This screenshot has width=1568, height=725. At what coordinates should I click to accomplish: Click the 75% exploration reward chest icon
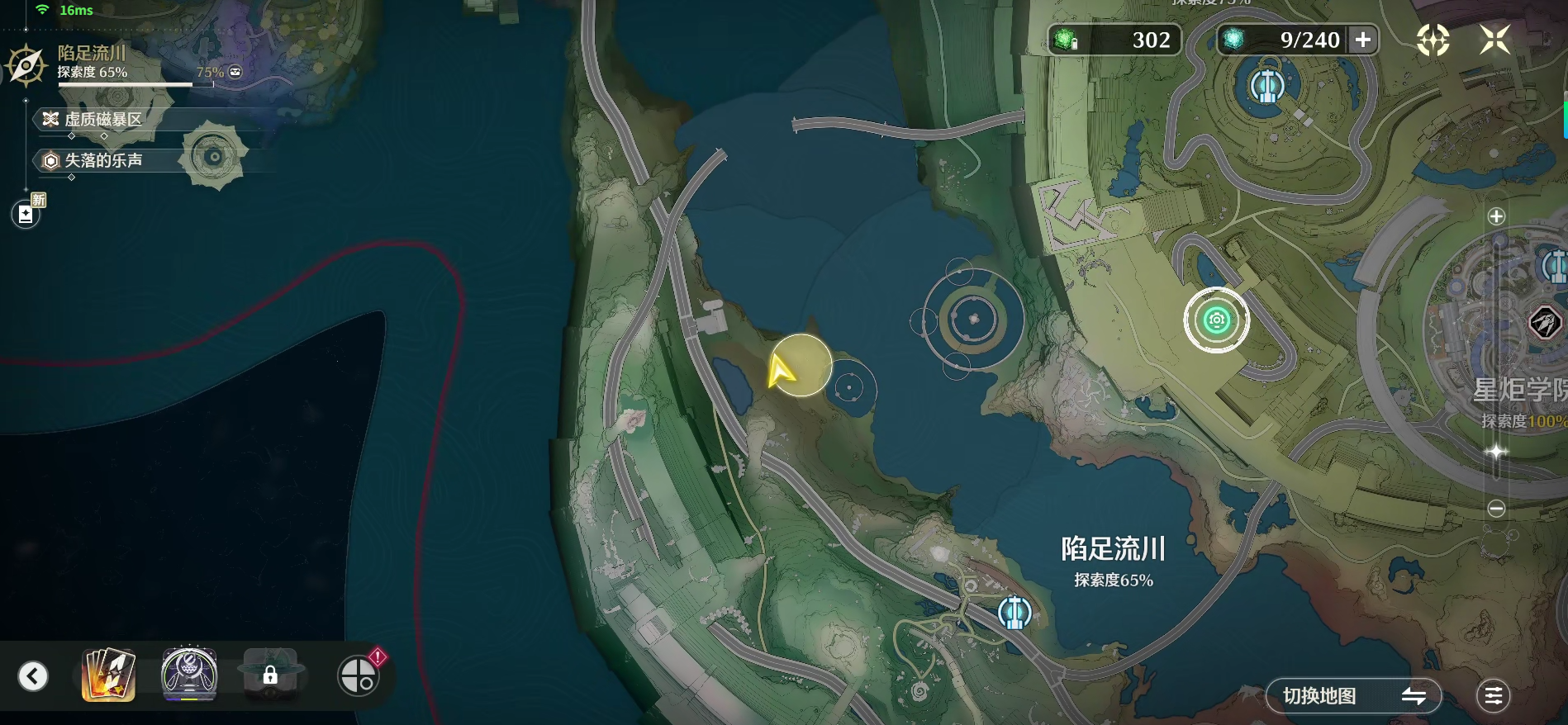(x=235, y=72)
